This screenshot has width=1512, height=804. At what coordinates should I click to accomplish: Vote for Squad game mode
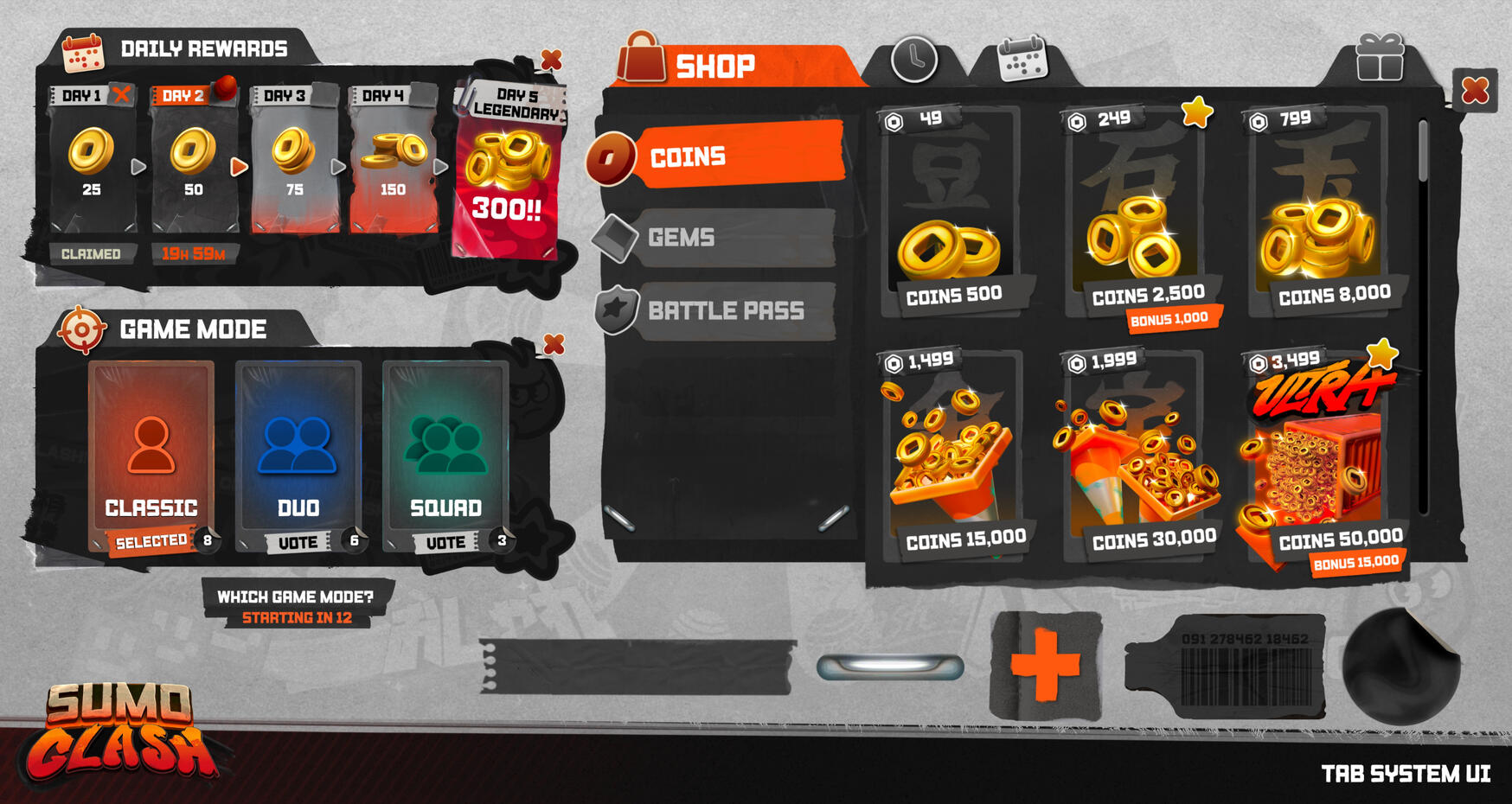(445, 542)
